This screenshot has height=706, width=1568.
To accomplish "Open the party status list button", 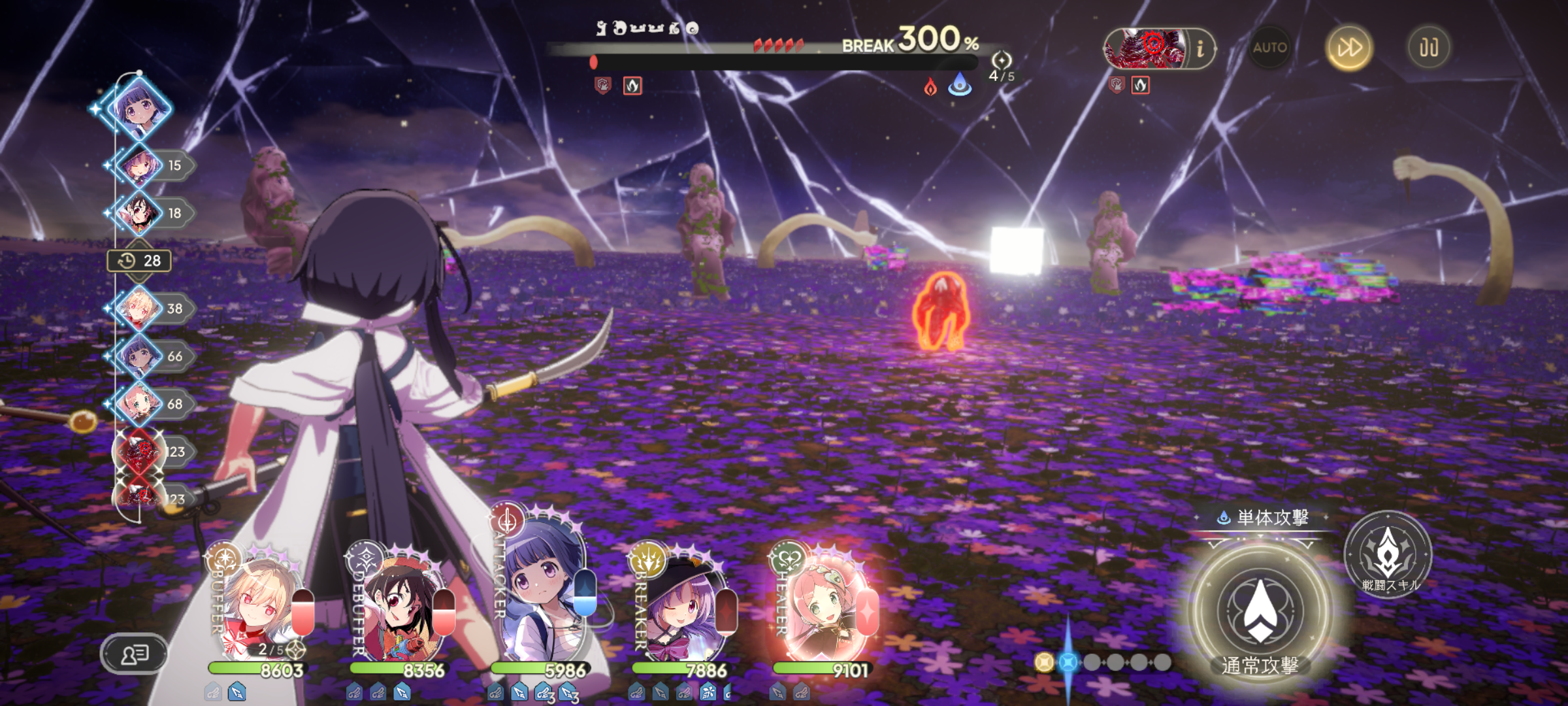I will (134, 654).
